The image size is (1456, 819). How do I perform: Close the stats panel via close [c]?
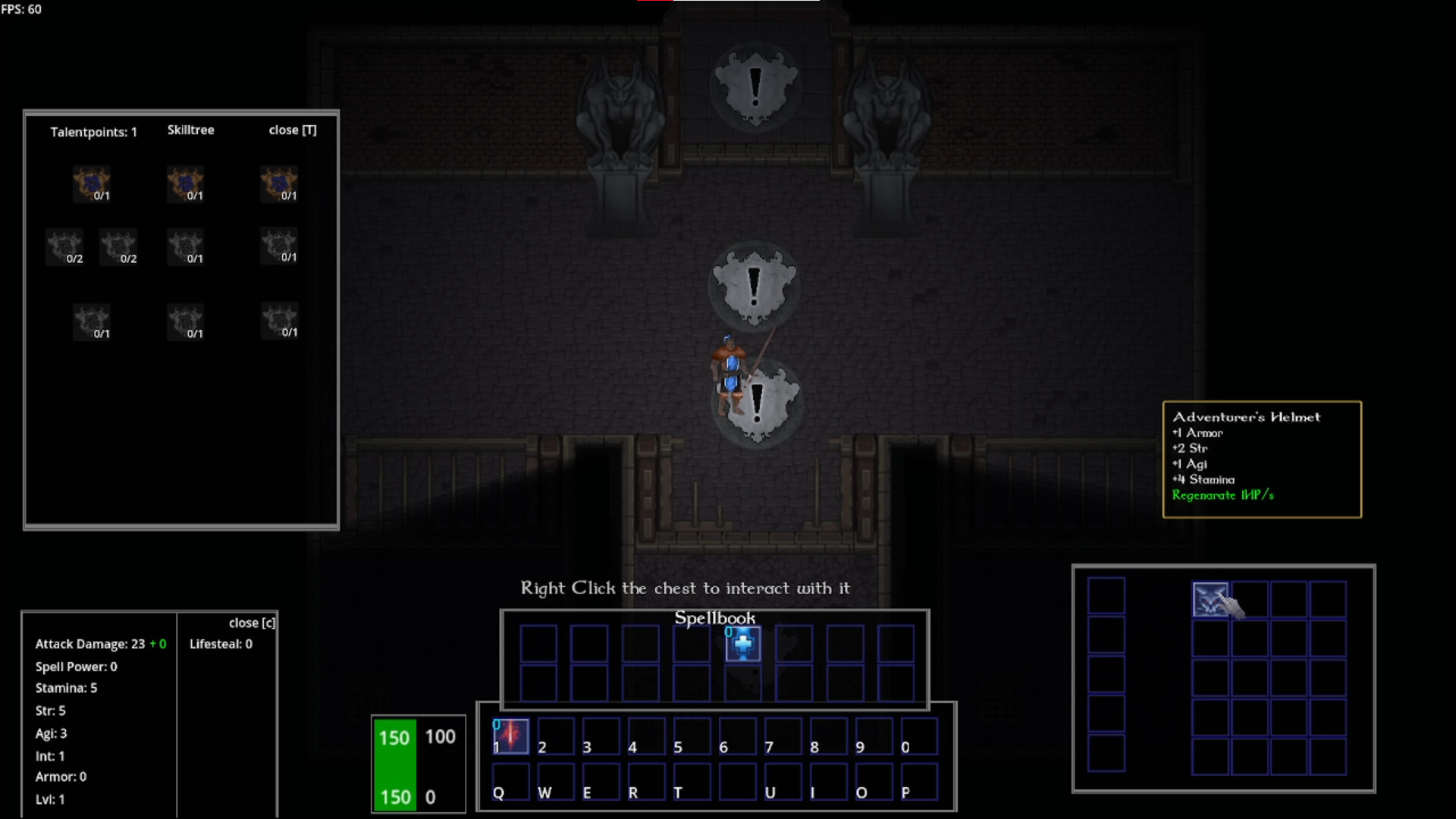251,622
